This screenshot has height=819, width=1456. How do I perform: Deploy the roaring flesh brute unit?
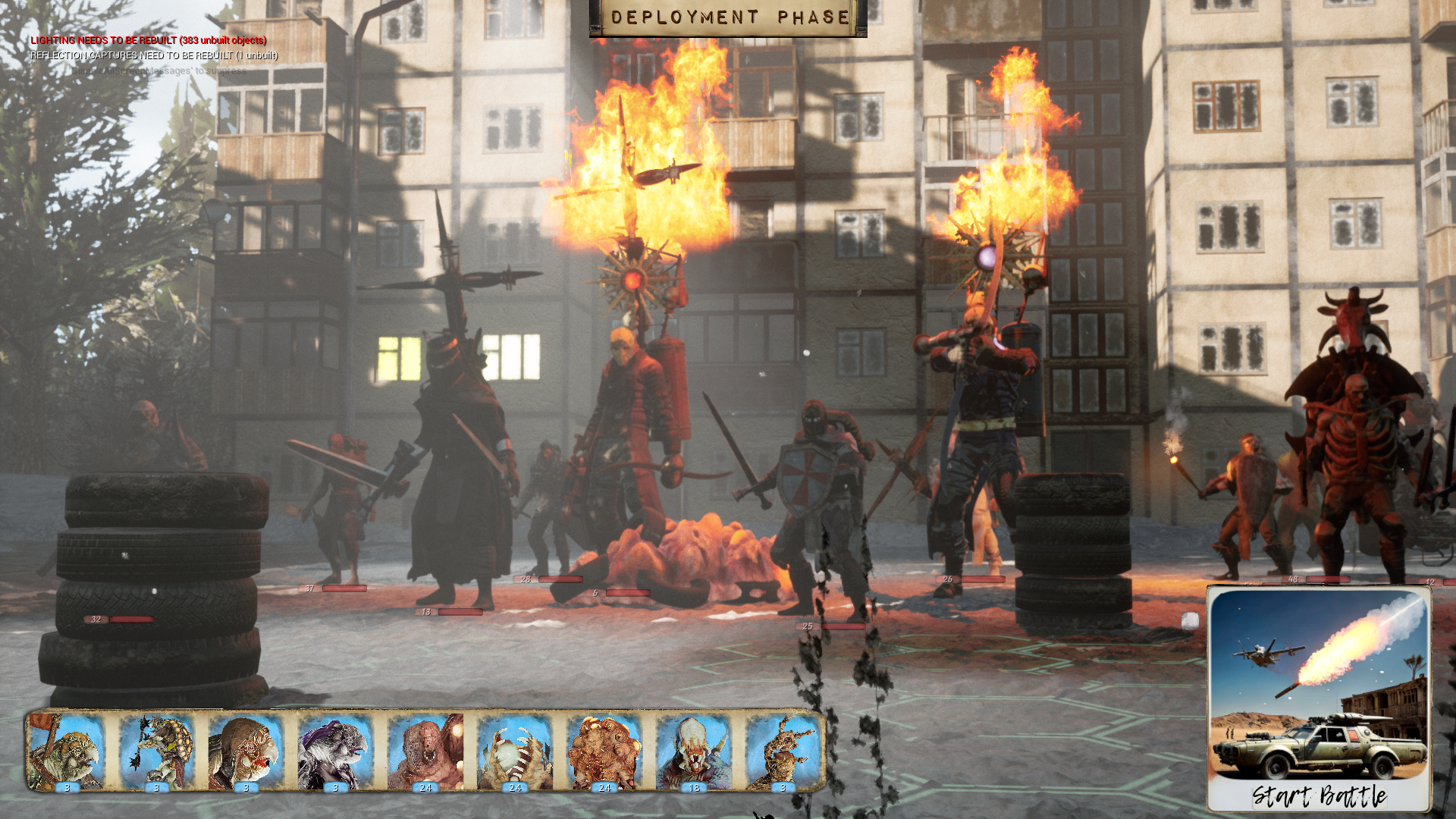tap(425, 752)
